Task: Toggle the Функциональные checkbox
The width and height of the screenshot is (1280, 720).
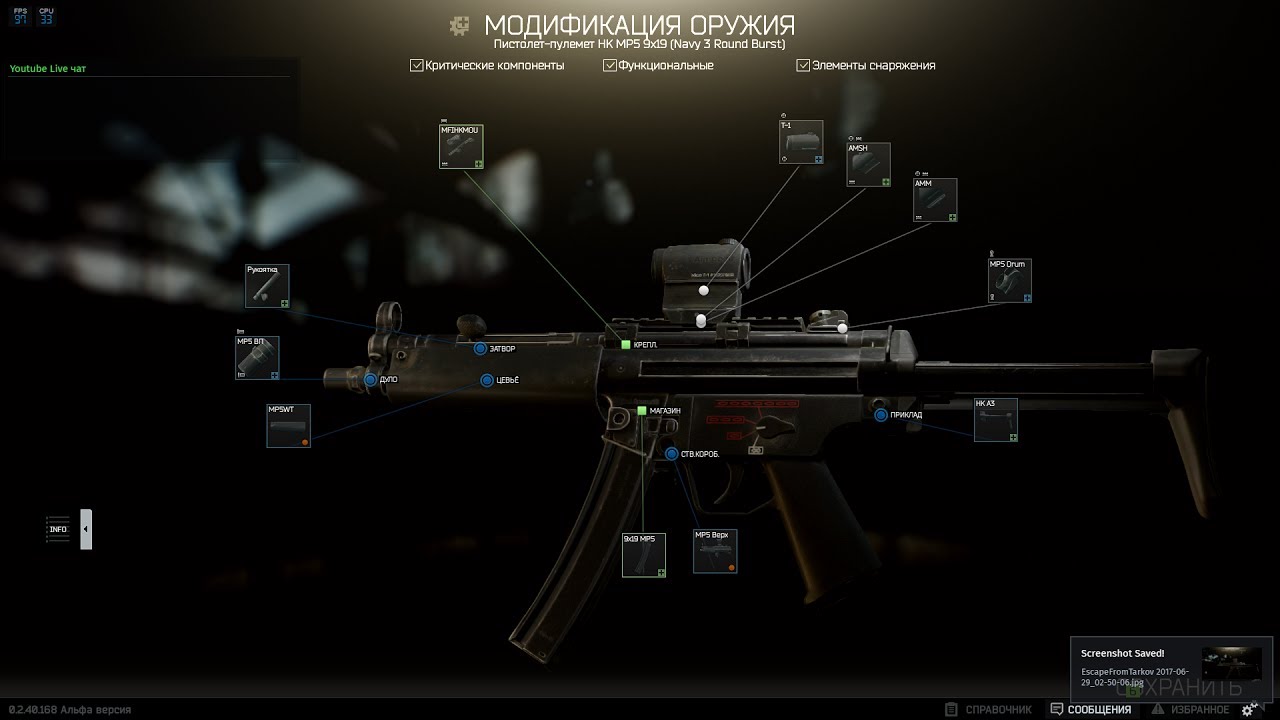Action: (610, 66)
